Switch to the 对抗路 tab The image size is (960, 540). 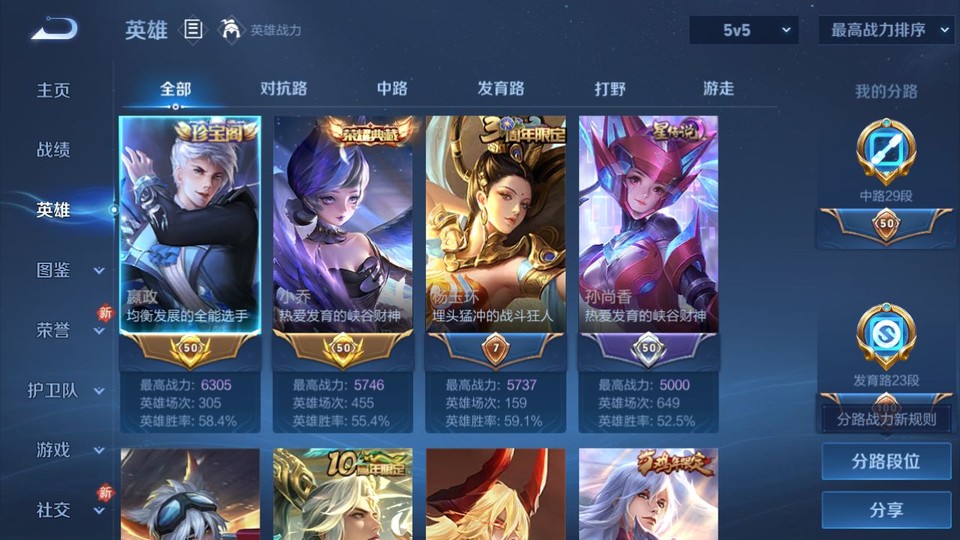pos(283,89)
